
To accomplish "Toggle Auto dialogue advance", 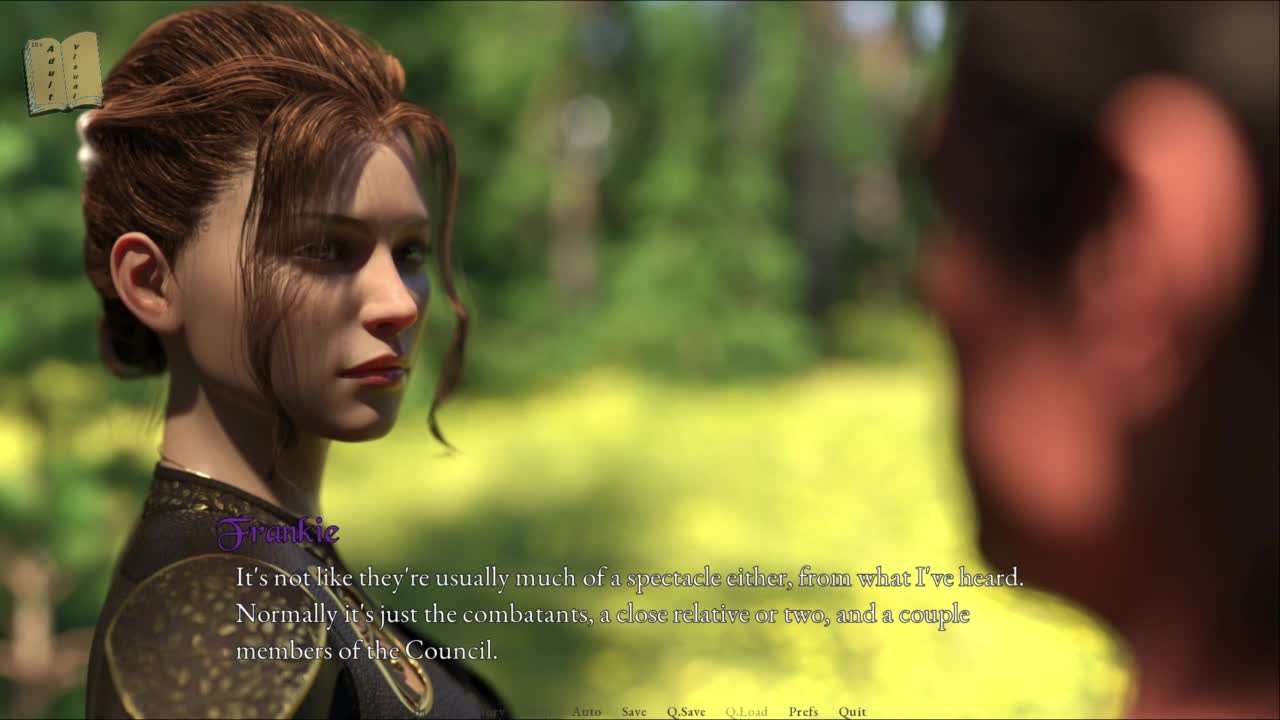I will (x=586, y=712).
